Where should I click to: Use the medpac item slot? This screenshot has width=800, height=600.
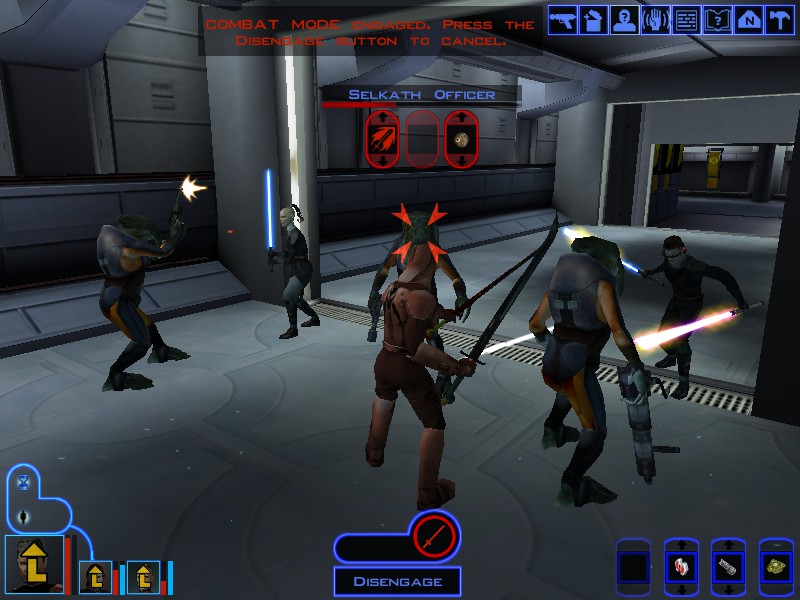pos(680,568)
